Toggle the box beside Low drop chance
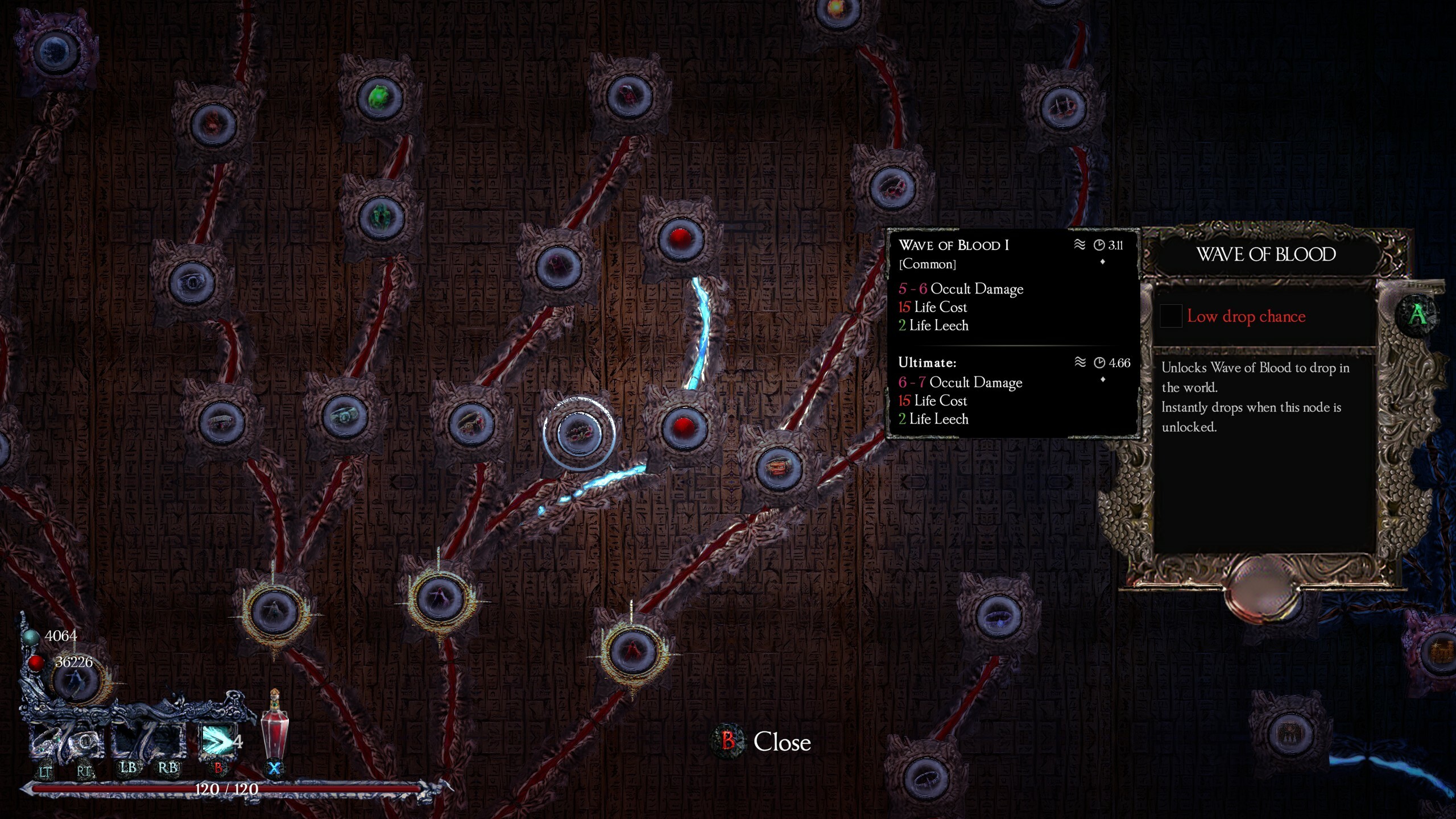Screen dimensions: 1456x819 click(1170, 316)
